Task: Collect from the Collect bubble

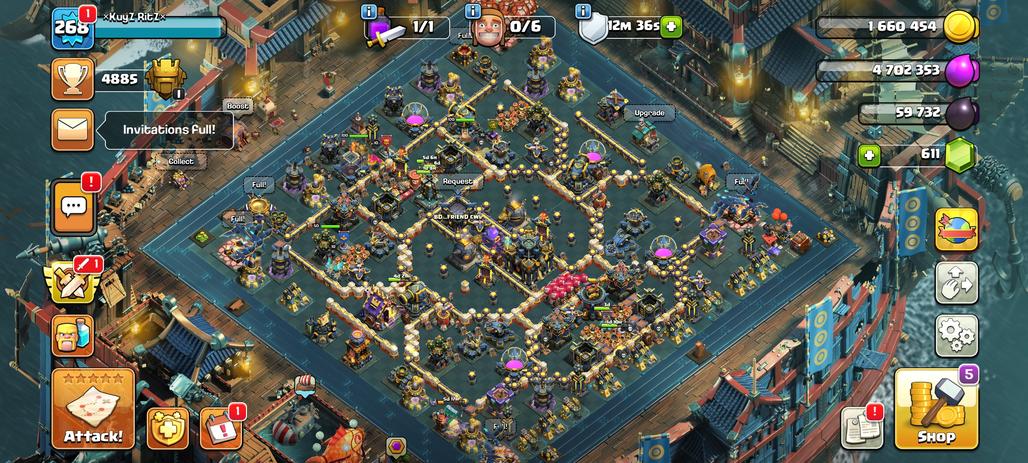Action: [x=181, y=161]
